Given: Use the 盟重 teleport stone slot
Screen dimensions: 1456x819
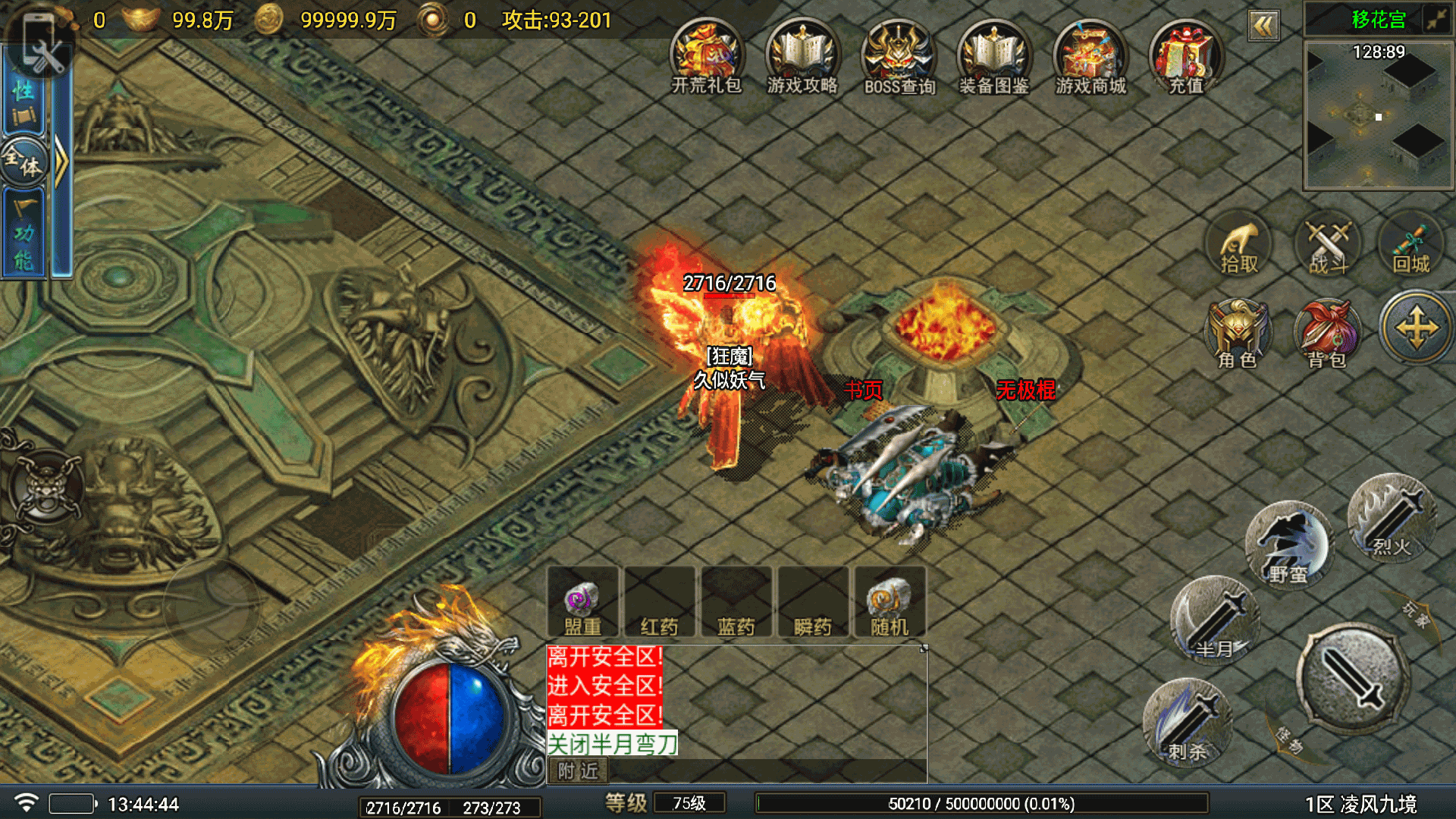Looking at the screenshot, I should (x=582, y=604).
